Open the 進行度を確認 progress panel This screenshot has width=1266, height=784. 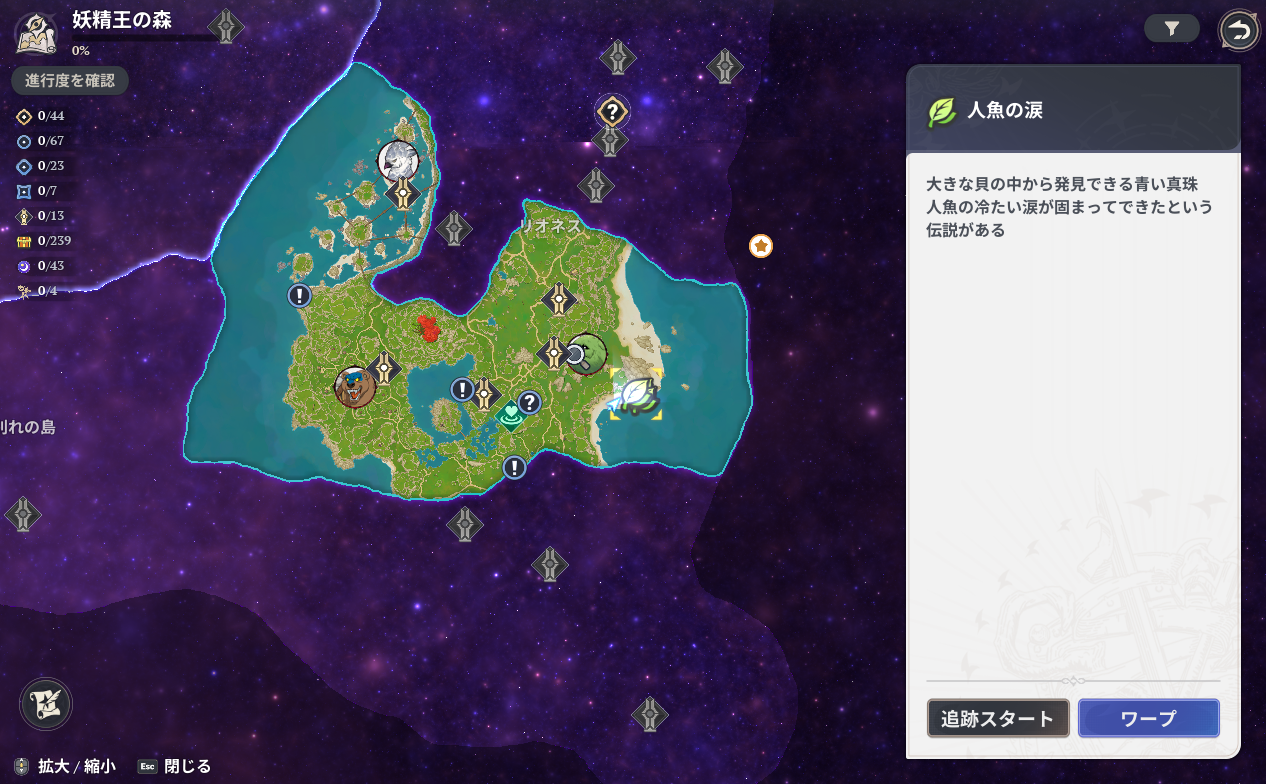coord(70,80)
